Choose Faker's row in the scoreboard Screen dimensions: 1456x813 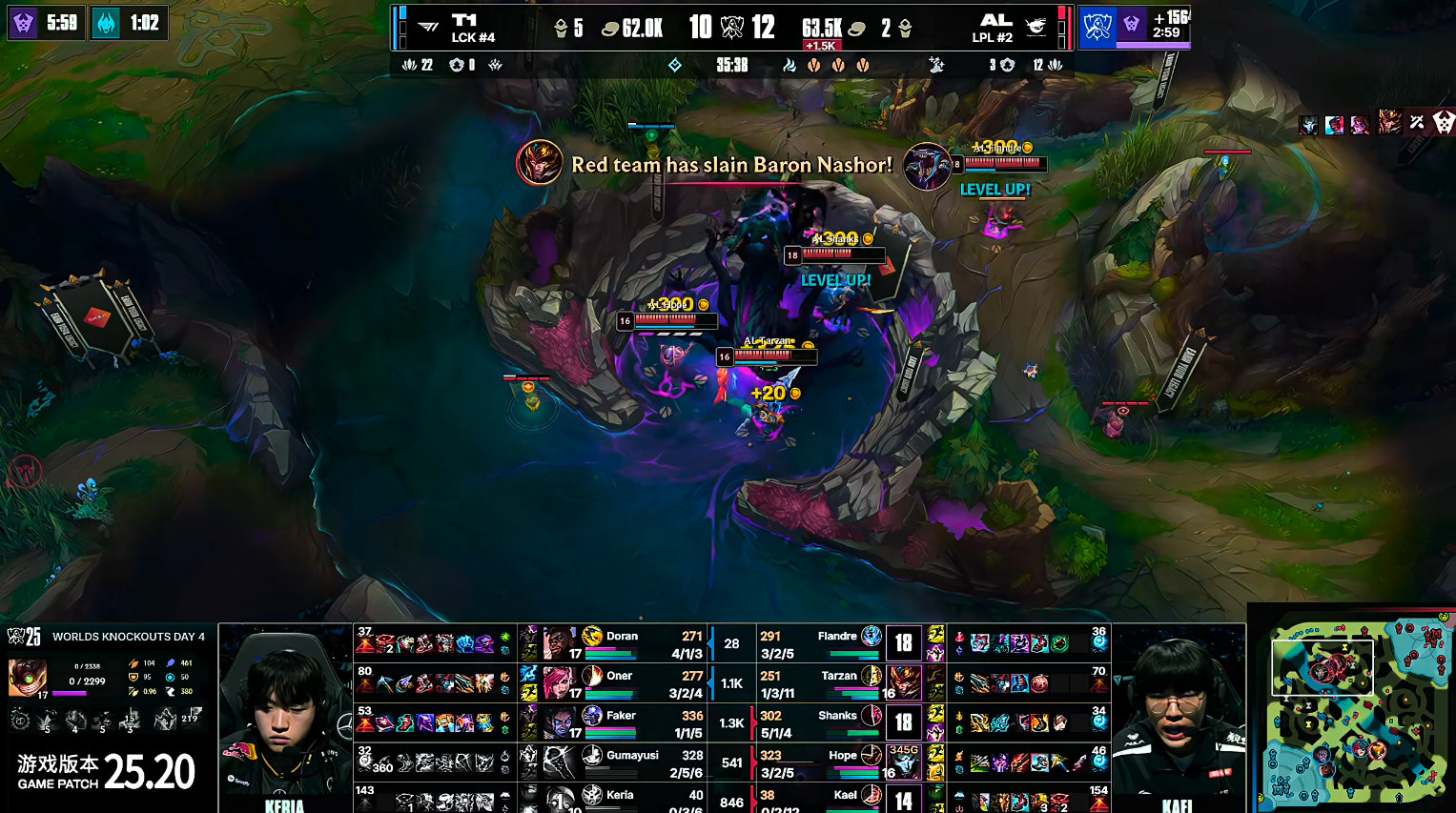tap(621, 722)
